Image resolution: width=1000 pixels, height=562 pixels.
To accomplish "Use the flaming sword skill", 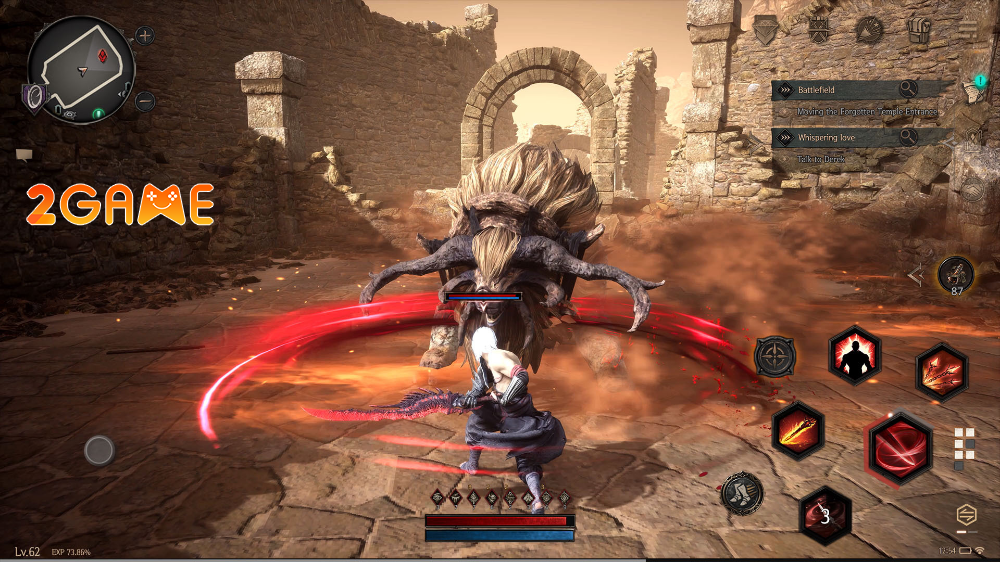I will click(x=797, y=431).
